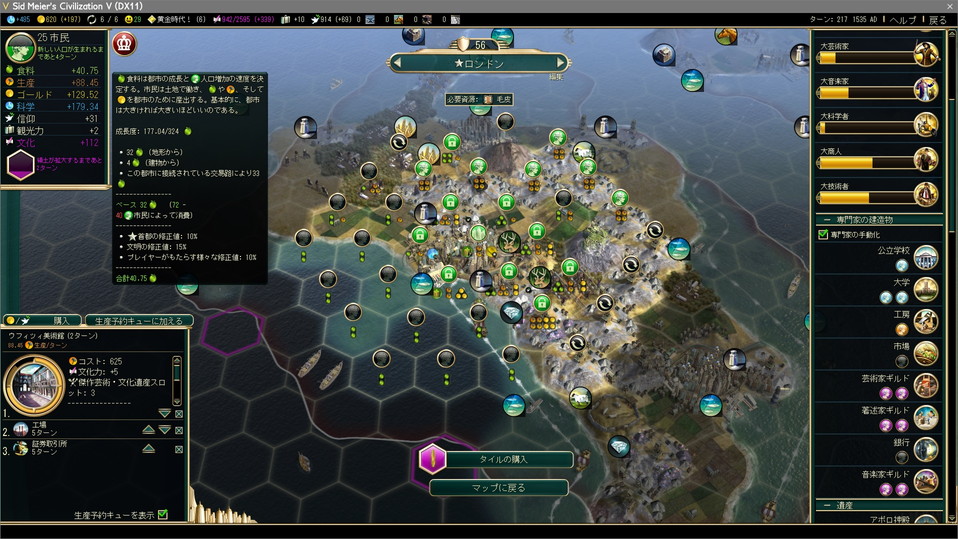Click the 戻る button in top bar
This screenshot has height=539, width=958.
click(x=937, y=20)
